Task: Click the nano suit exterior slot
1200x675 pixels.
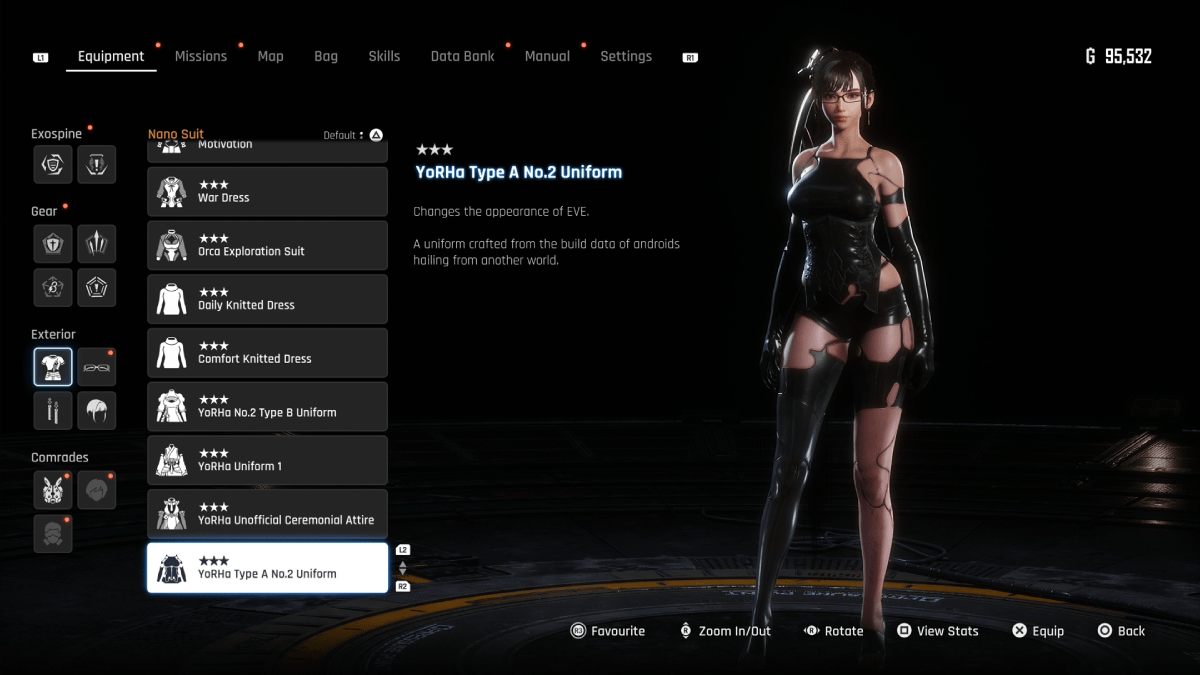Action: (x=53, y=367)
